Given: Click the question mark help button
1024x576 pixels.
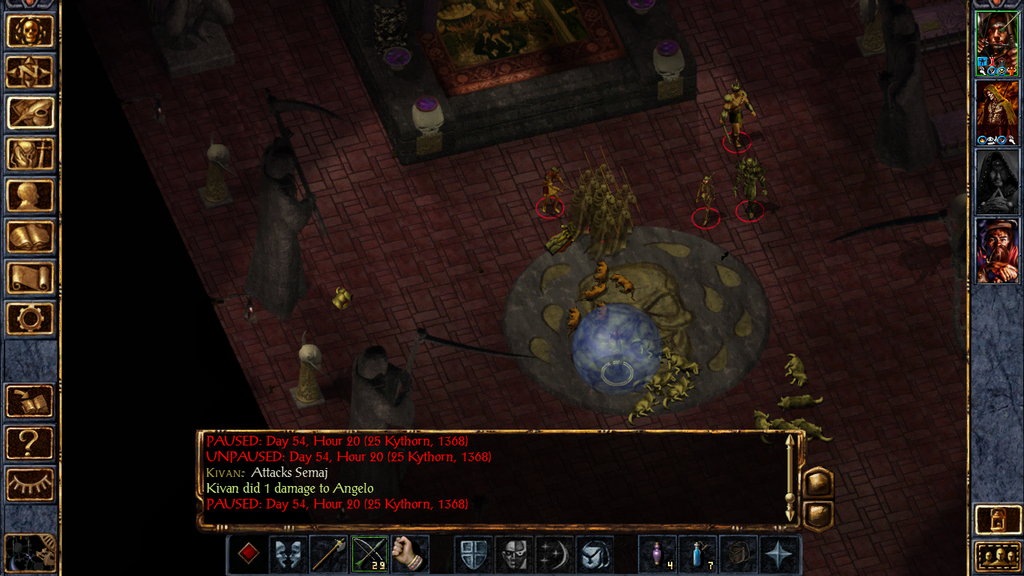Looking at the screenshot, I should tap(30, 442).
